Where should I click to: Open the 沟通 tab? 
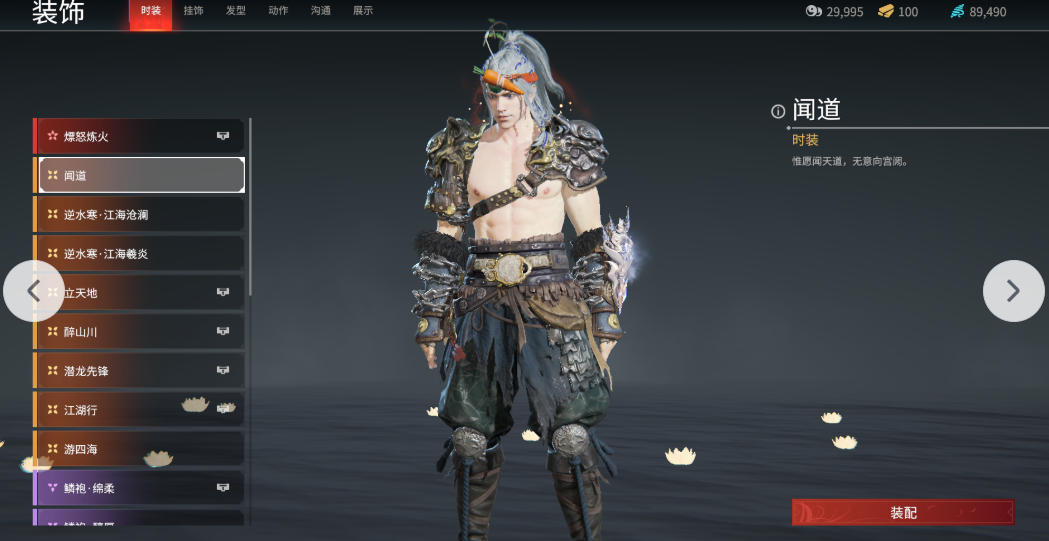coord(321,11)
